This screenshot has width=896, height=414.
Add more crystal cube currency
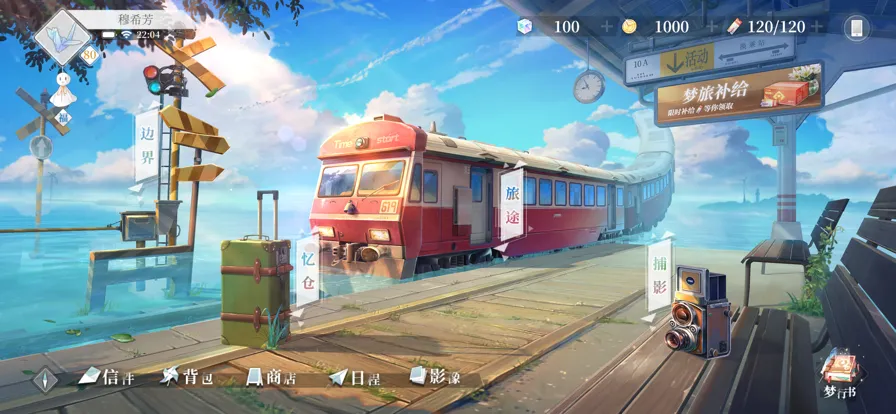(x=608, y=27)
